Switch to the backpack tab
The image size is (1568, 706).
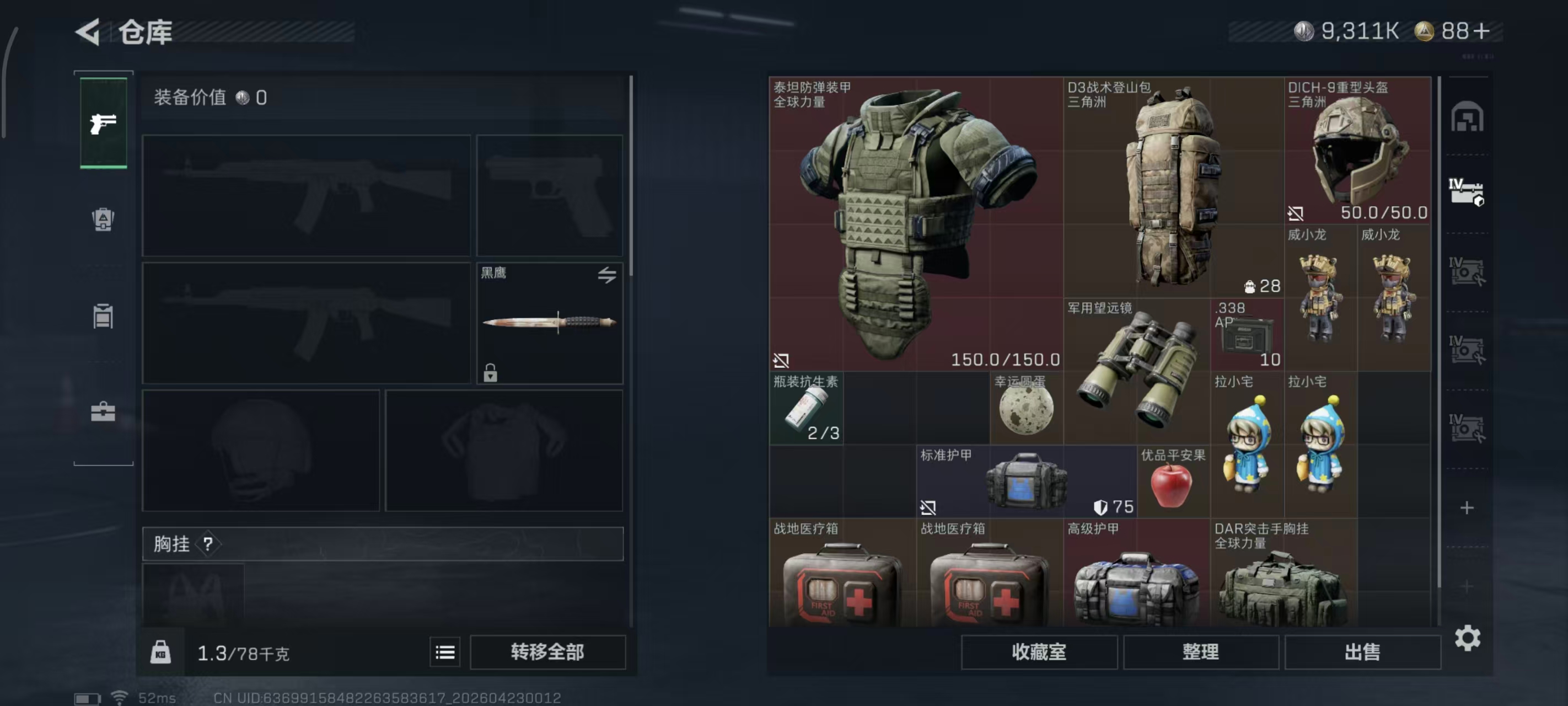(x=104, y=220)
